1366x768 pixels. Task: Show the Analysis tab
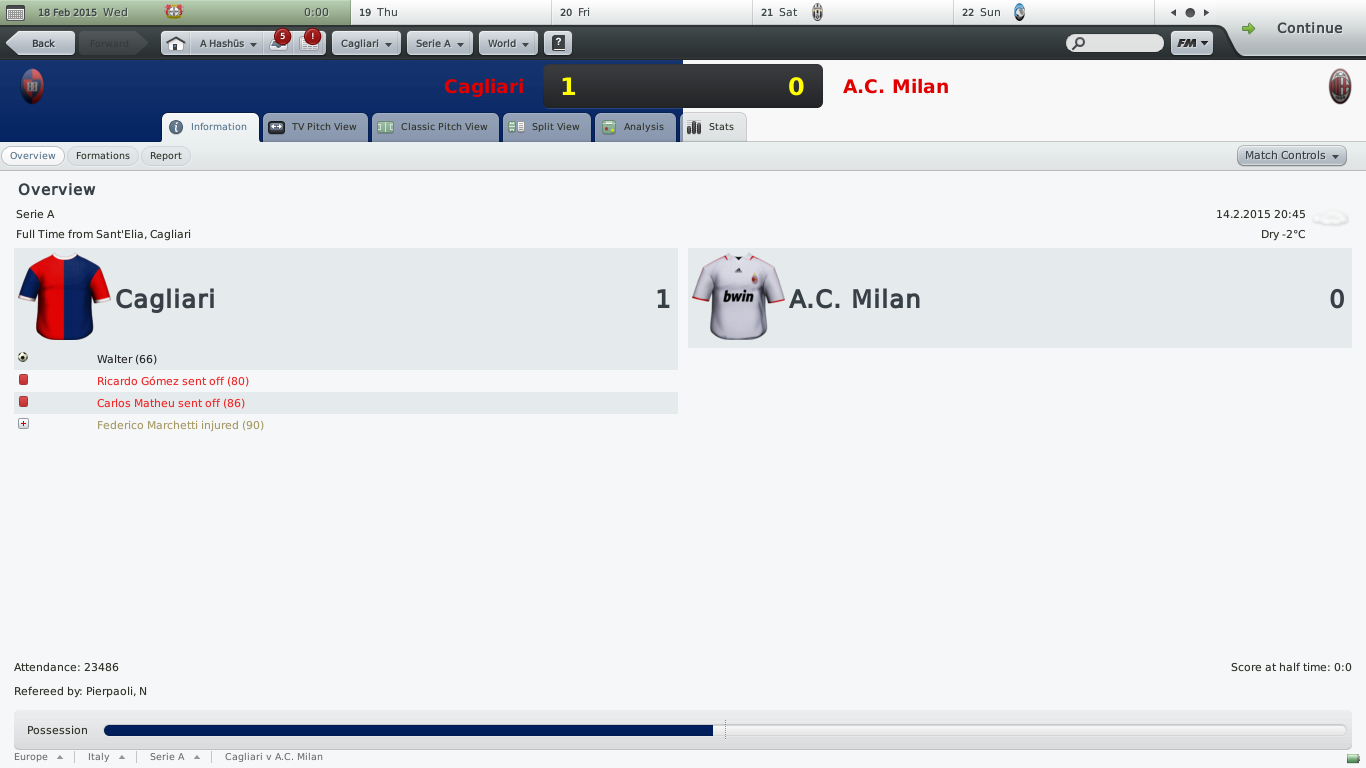[634, 127]
